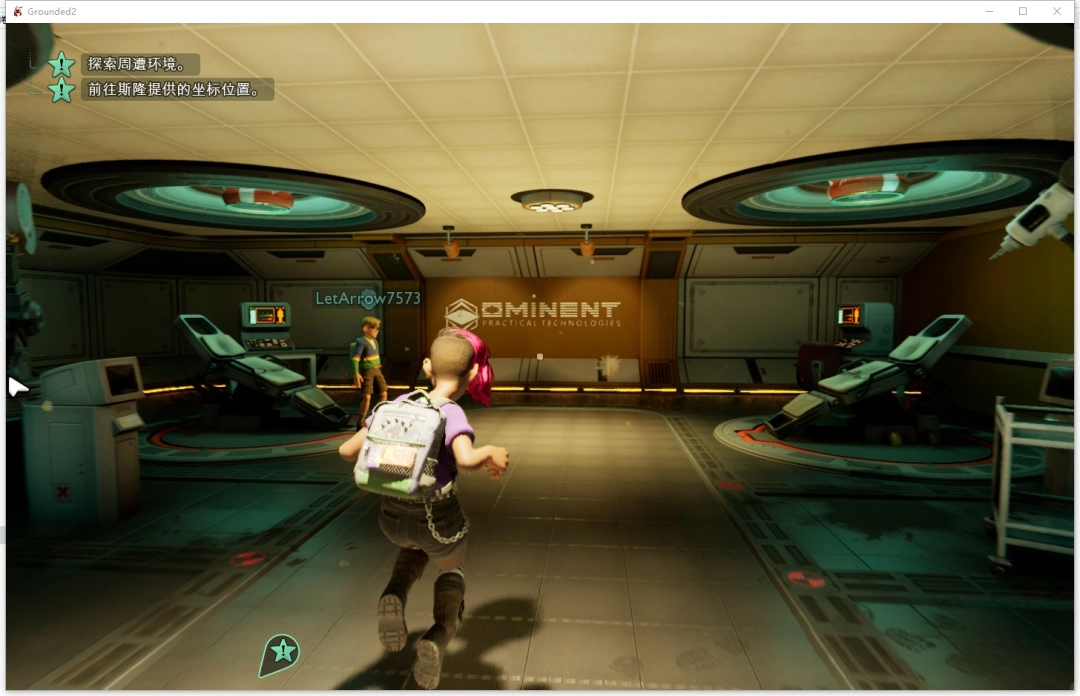Click the LetArrow7573 player name tag
Screen dimensions: 1080x696
(x=368, y=298)
